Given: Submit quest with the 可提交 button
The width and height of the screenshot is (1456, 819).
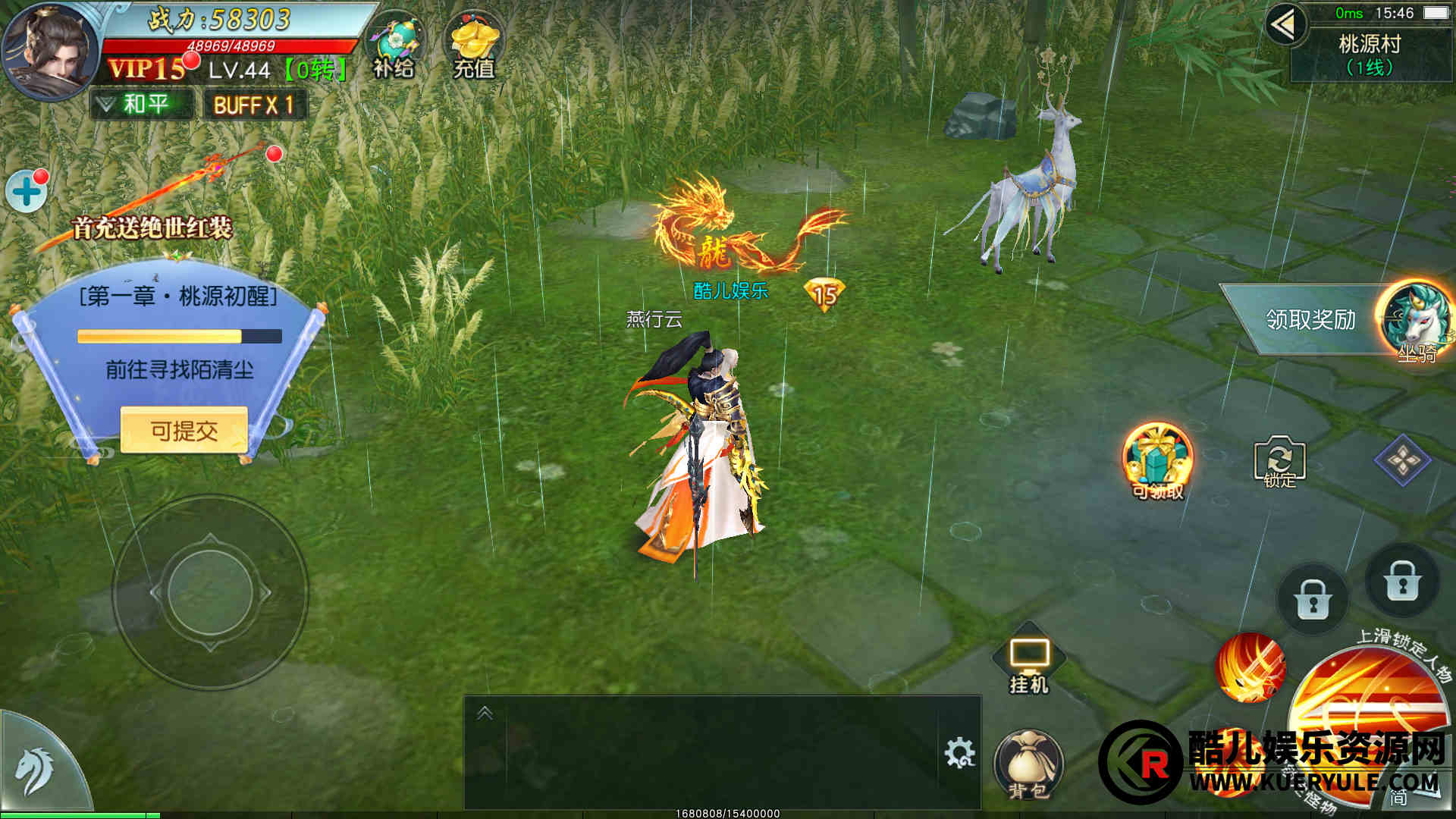Looking at the screenshot, I should pyautogui.click(x=184, y=431).
